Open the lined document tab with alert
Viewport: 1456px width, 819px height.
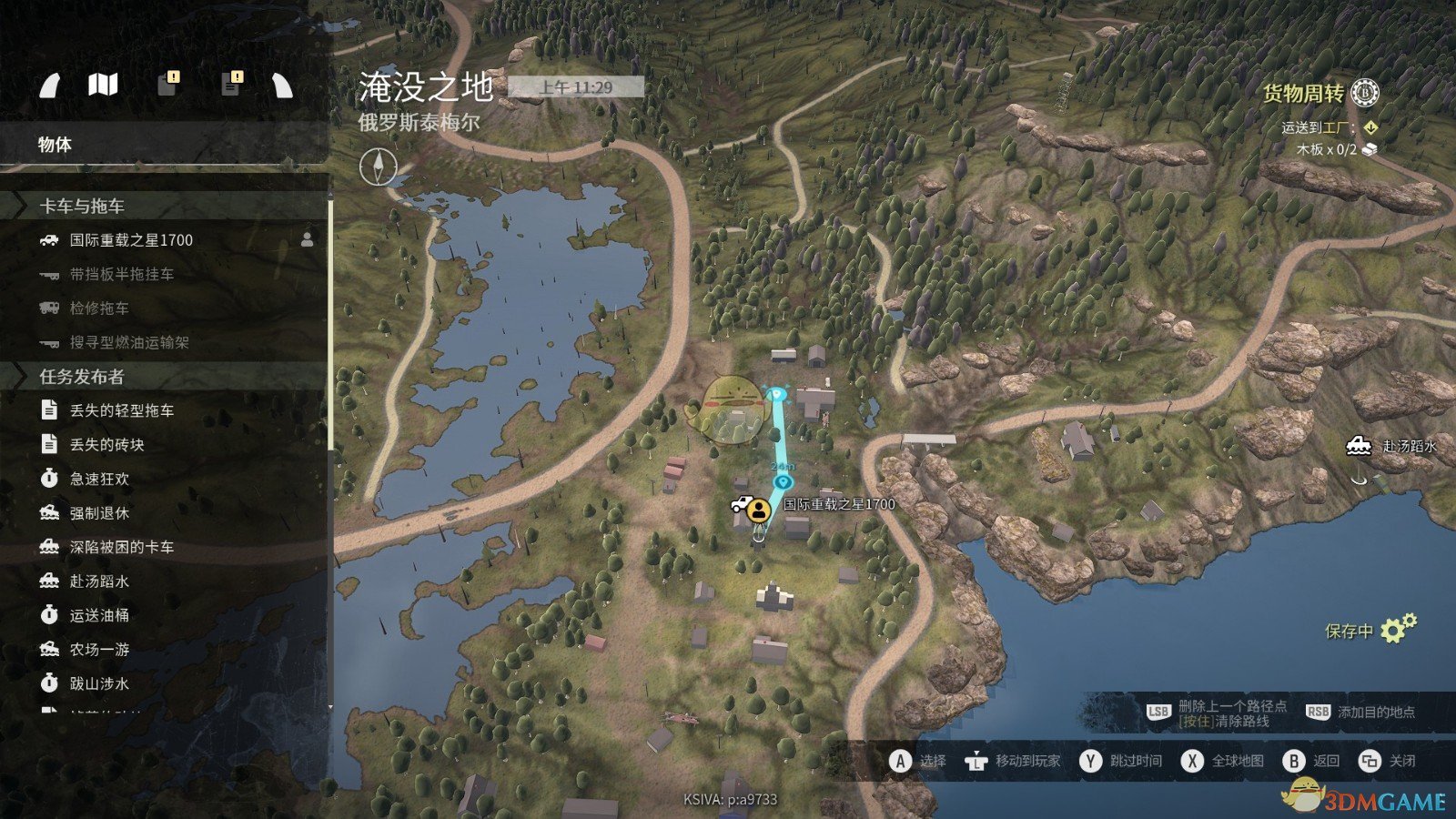tap(232, 85)
